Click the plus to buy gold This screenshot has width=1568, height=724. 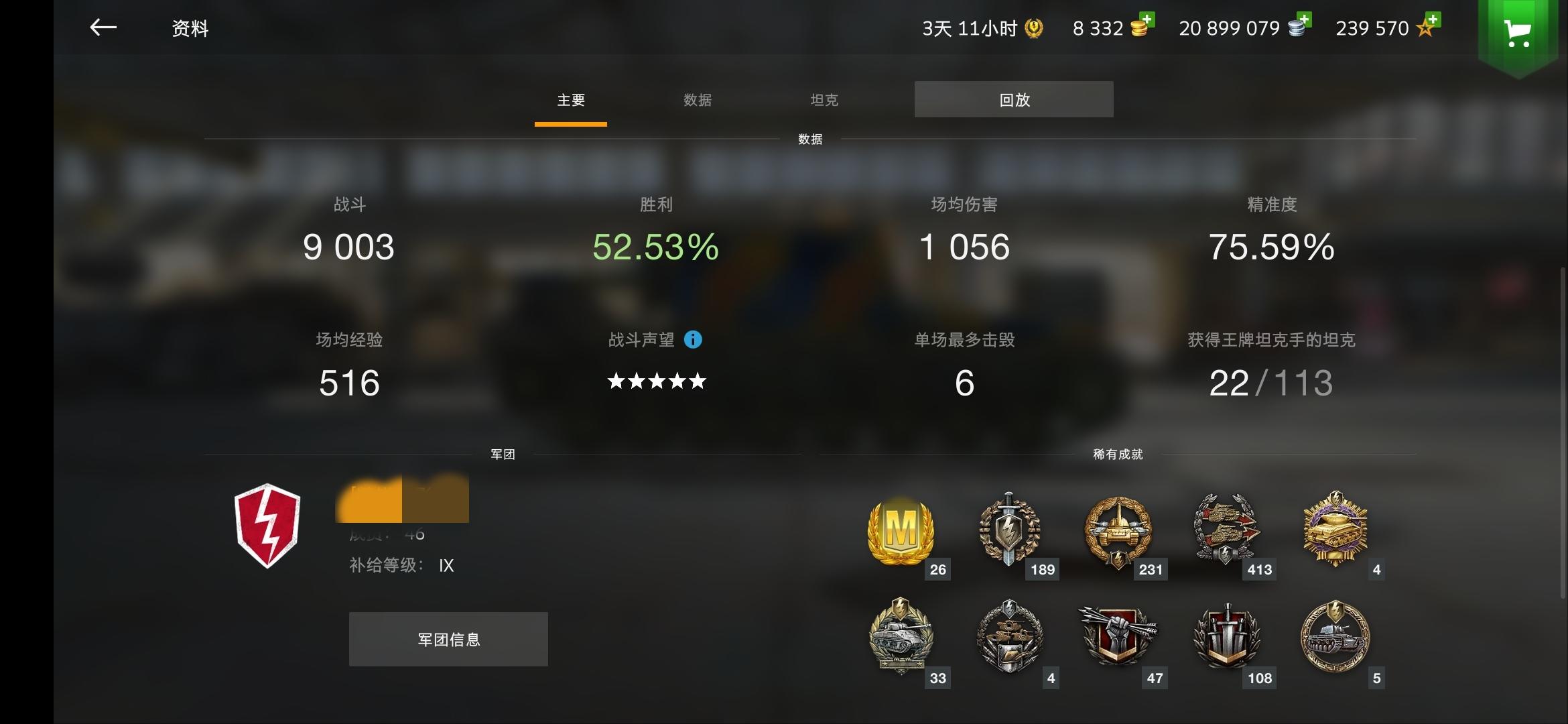pyautogui.click(x=1149, y=19)
